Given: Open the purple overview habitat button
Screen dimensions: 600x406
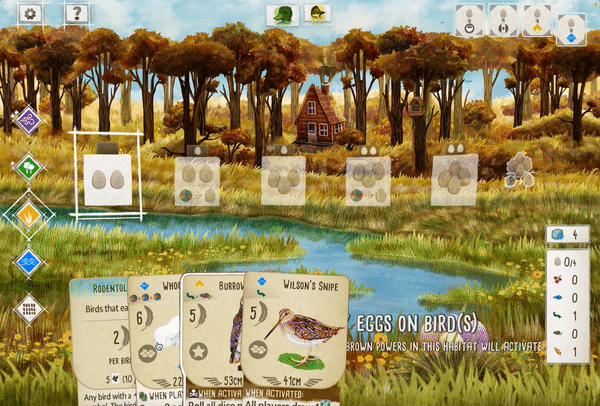Looking at the screenshot, I should pyautogui.click(x=29, y=121).
